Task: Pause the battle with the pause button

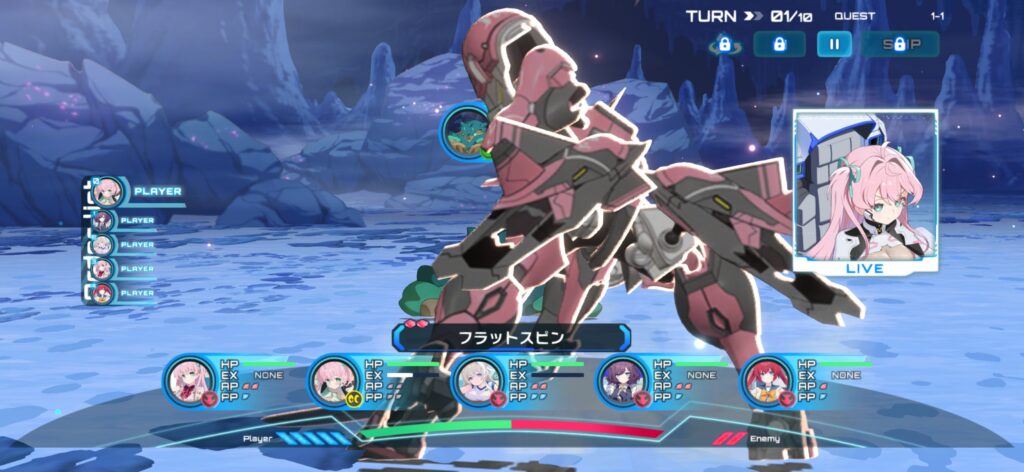Action: (x=834, y=44)
